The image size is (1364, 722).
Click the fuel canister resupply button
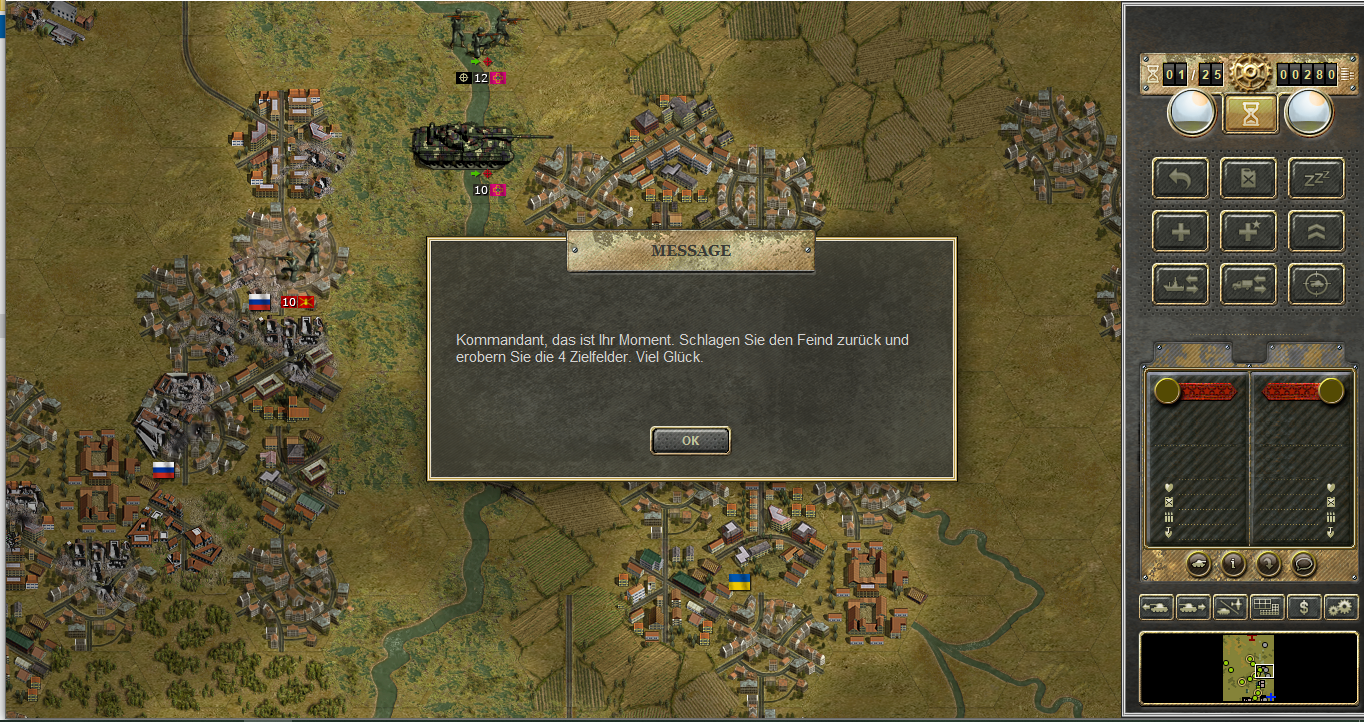1248,179
